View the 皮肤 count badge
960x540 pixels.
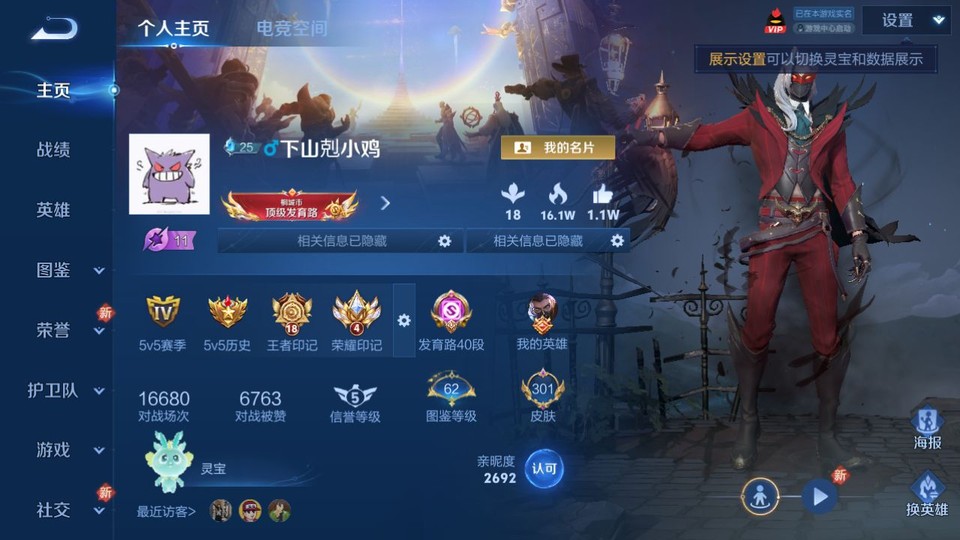543,390
